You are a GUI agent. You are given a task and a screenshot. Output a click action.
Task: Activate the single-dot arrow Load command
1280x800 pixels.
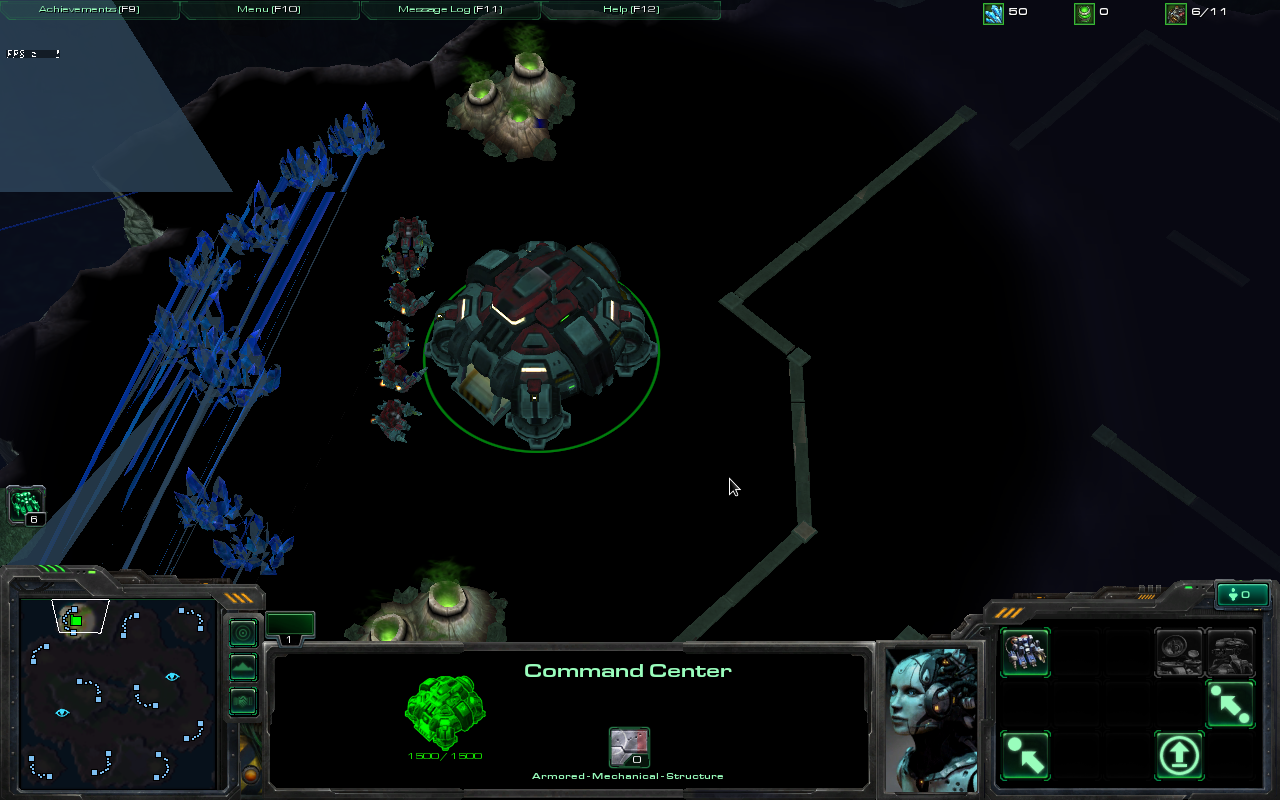point(1025,755)
